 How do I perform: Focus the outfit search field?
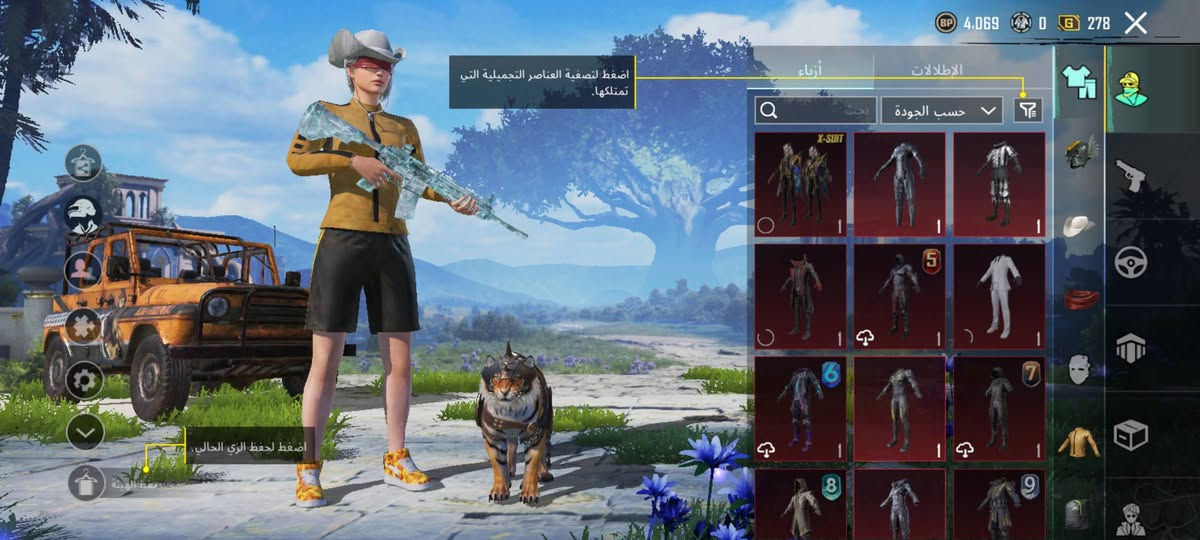(815, 110)
